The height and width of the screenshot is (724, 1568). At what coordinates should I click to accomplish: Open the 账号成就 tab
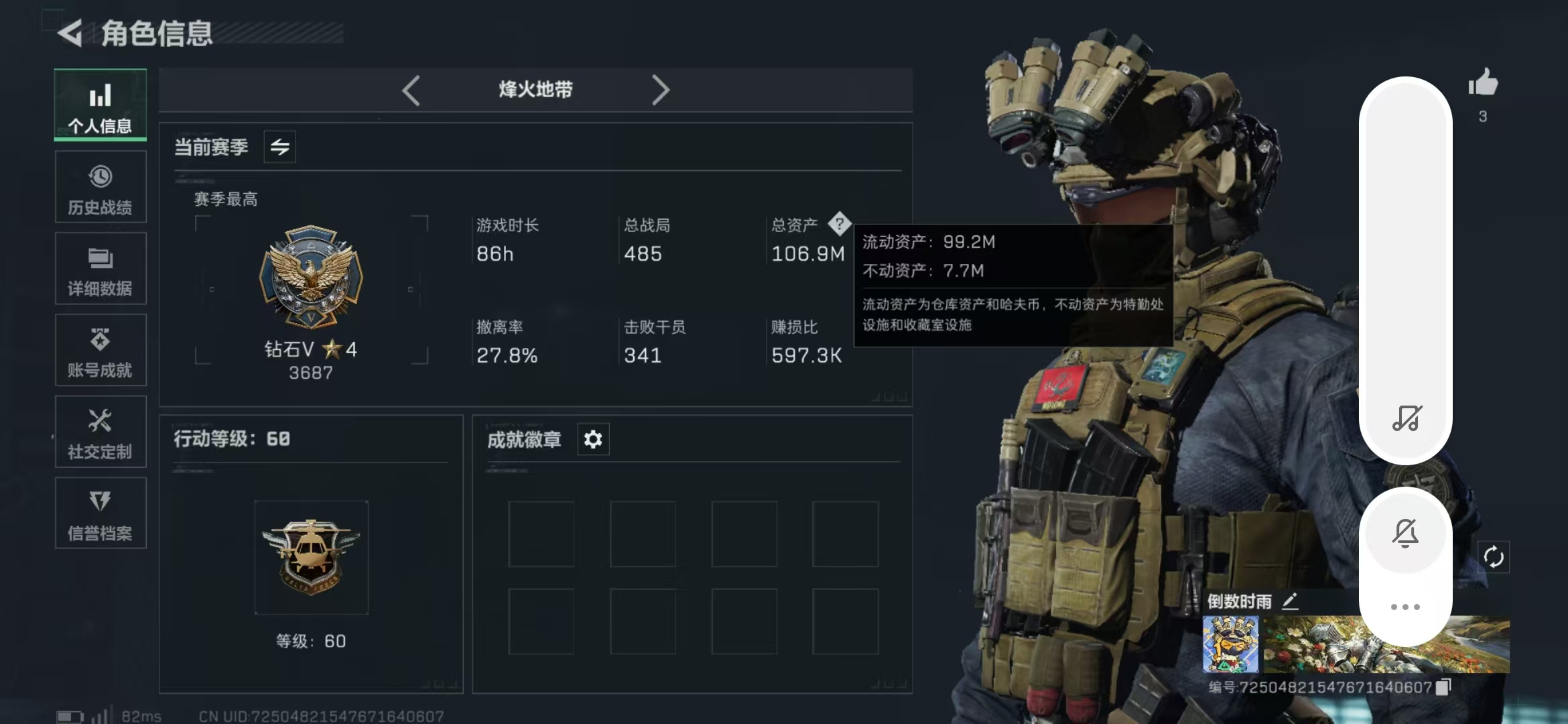101,351
